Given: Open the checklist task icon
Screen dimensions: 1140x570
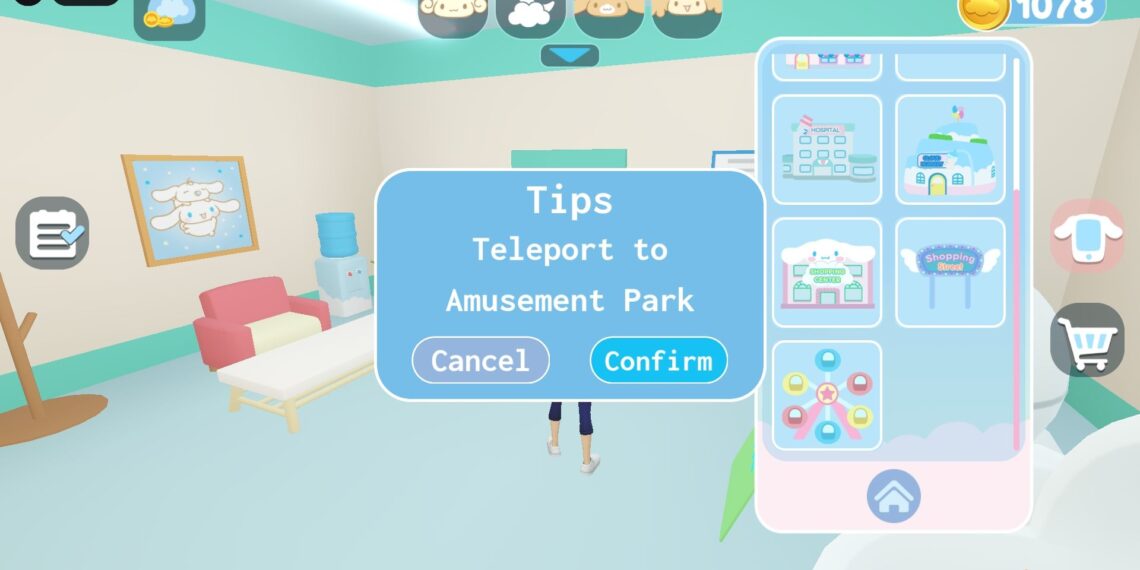Looking at the screenshot, I should click(53, 233).
